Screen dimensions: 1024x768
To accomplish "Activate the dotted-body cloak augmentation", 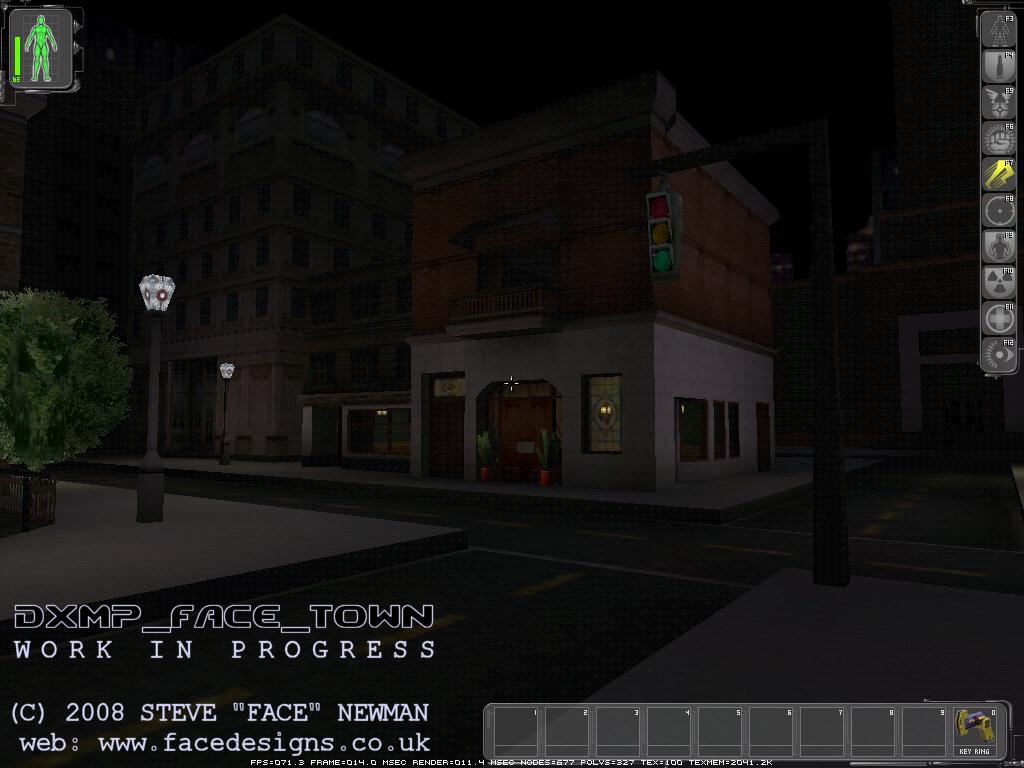I will point(997,31).
